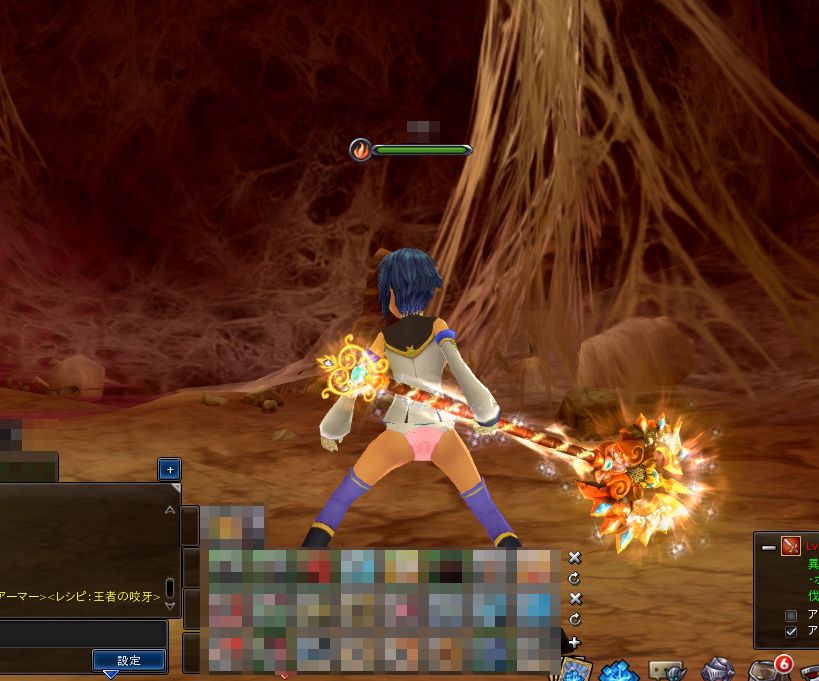This screenshot has width=819, height=681.
Task: Open the blue card menu icon
Action: coord(574,669)
